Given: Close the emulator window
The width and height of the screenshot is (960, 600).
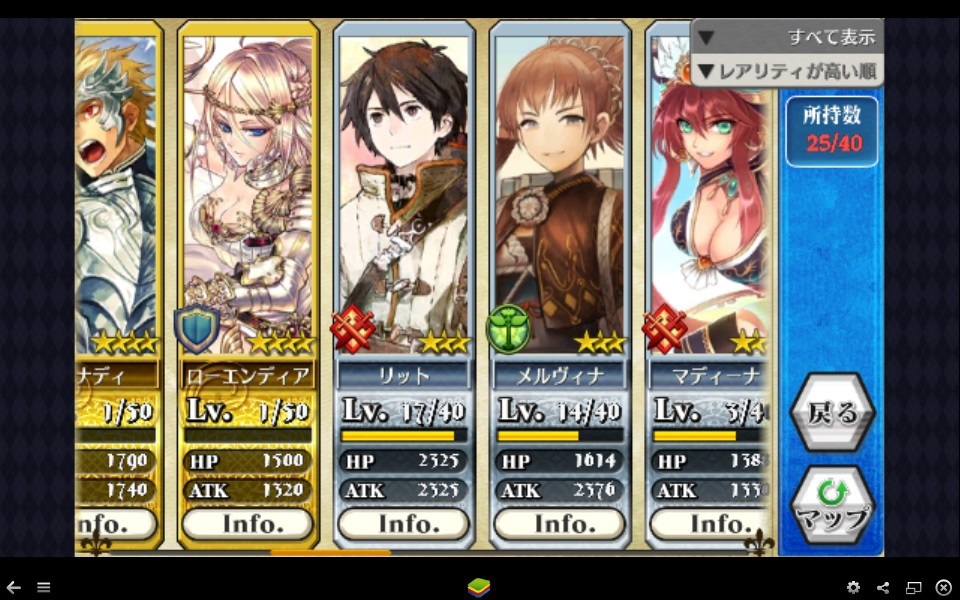Looking at the screenshot, I should click(943, 587).
